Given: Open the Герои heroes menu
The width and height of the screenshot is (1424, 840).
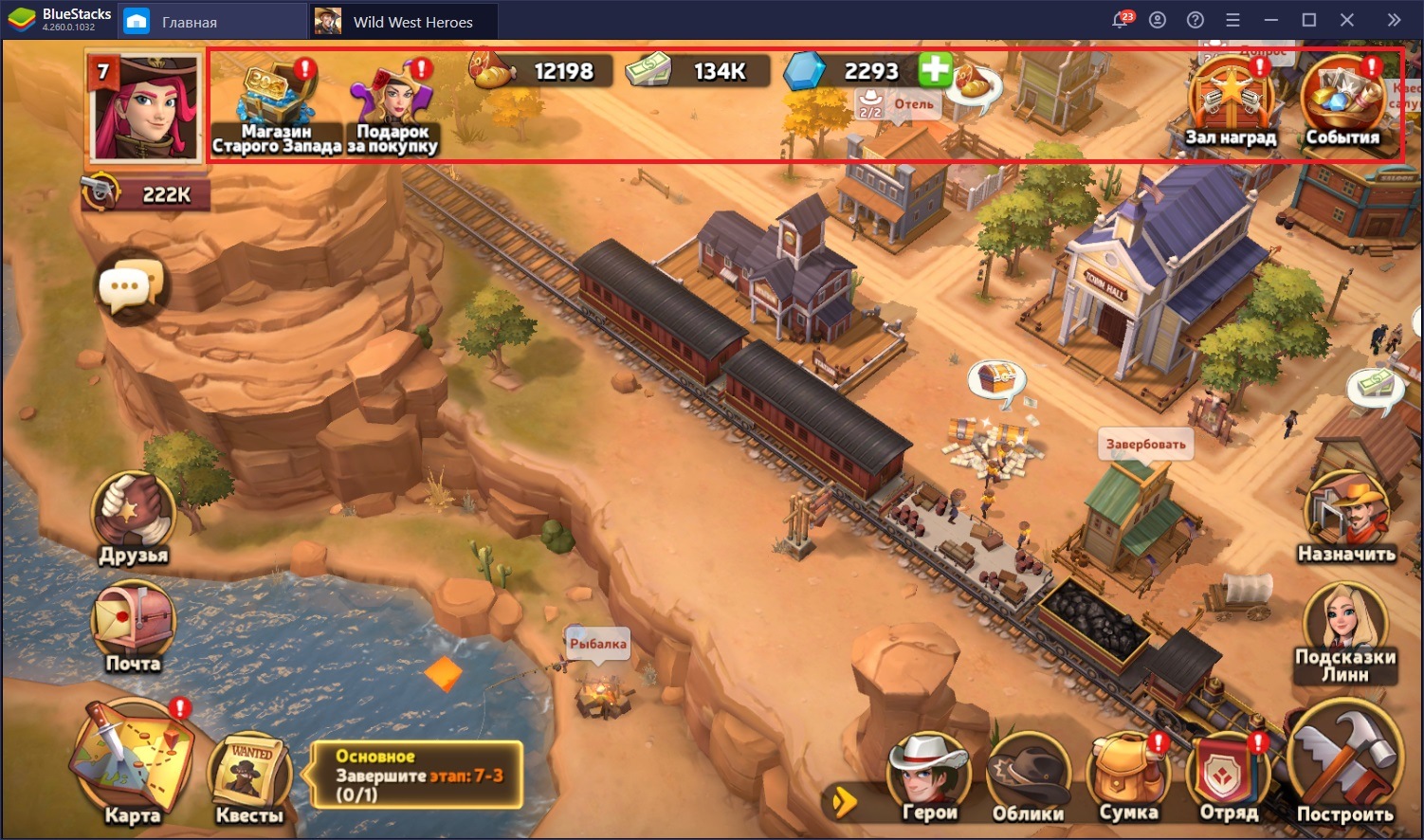Looking at the screenshot, I should 928,777.
